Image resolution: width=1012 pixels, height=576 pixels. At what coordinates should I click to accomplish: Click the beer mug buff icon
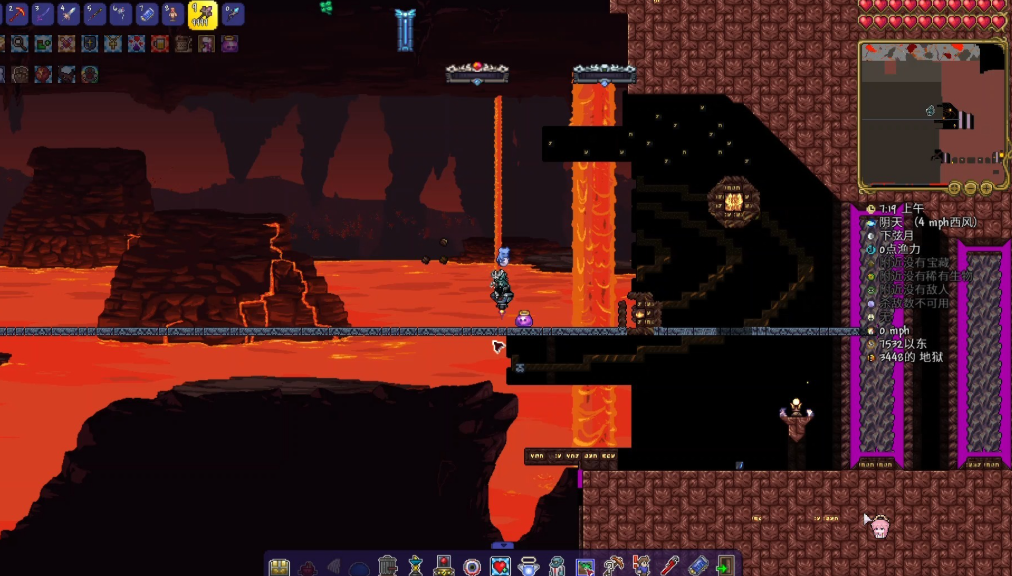160,43
